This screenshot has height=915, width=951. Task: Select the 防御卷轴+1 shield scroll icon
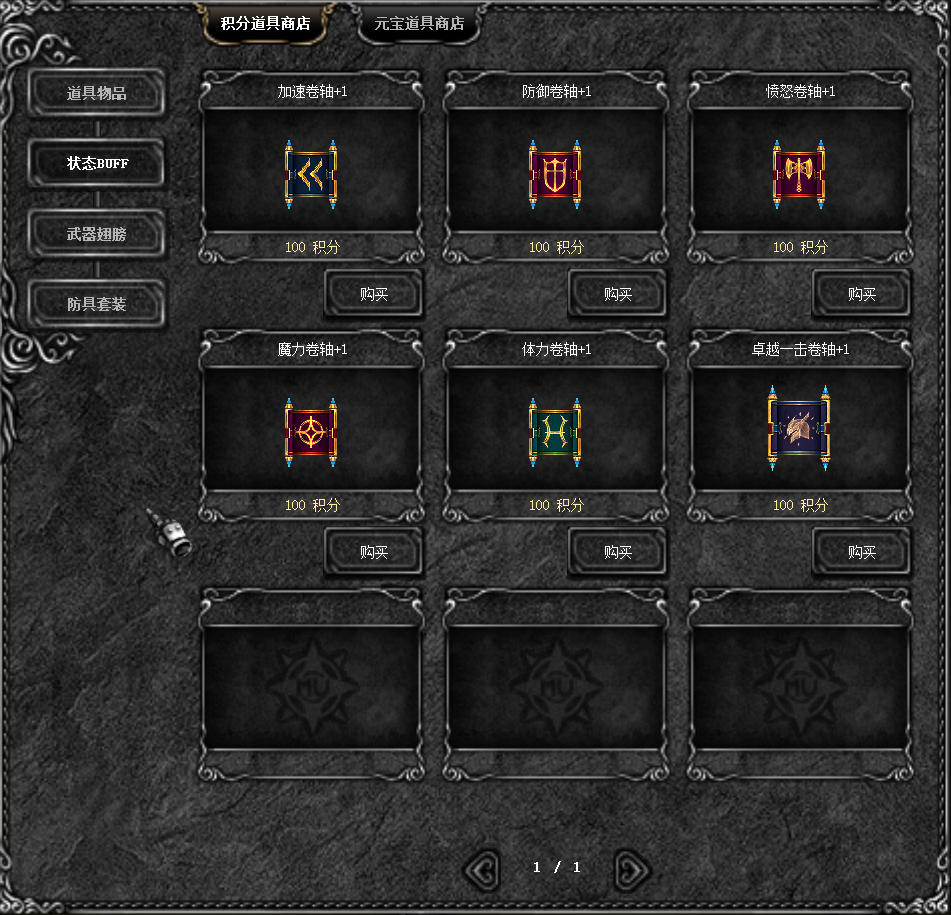(x=555, y=174)
